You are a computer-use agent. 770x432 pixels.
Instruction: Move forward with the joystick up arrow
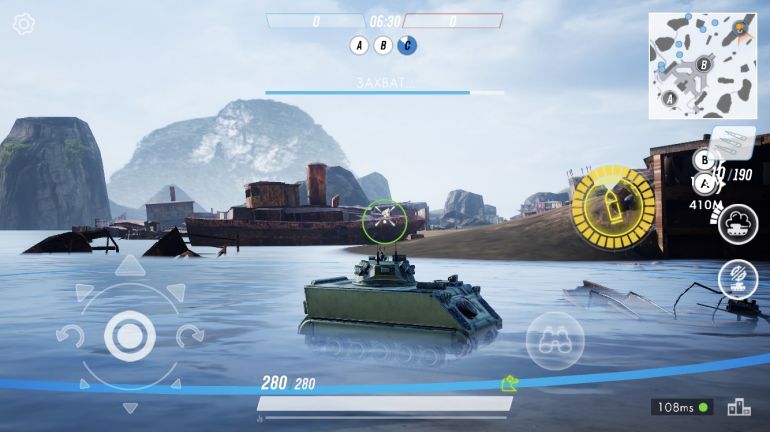pos(129,267)
